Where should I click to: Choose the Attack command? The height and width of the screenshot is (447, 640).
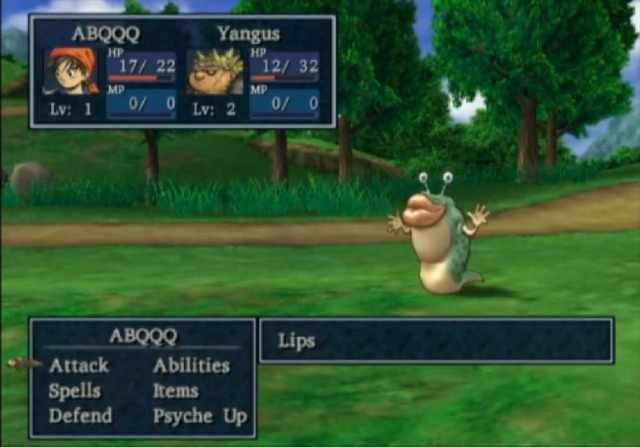80,366
